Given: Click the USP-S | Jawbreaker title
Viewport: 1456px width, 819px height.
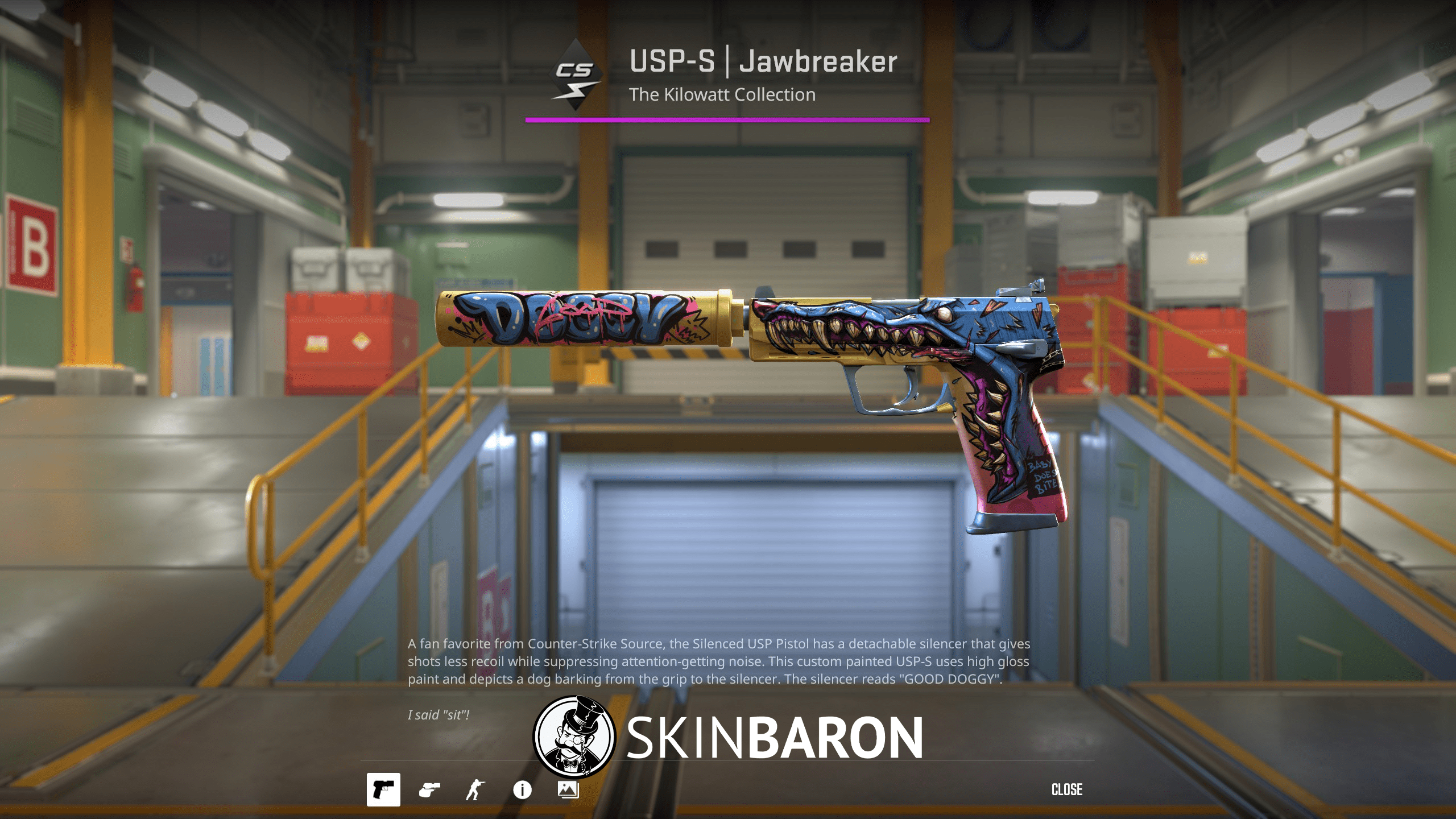Looking at the screenshot, I should 763,63.
